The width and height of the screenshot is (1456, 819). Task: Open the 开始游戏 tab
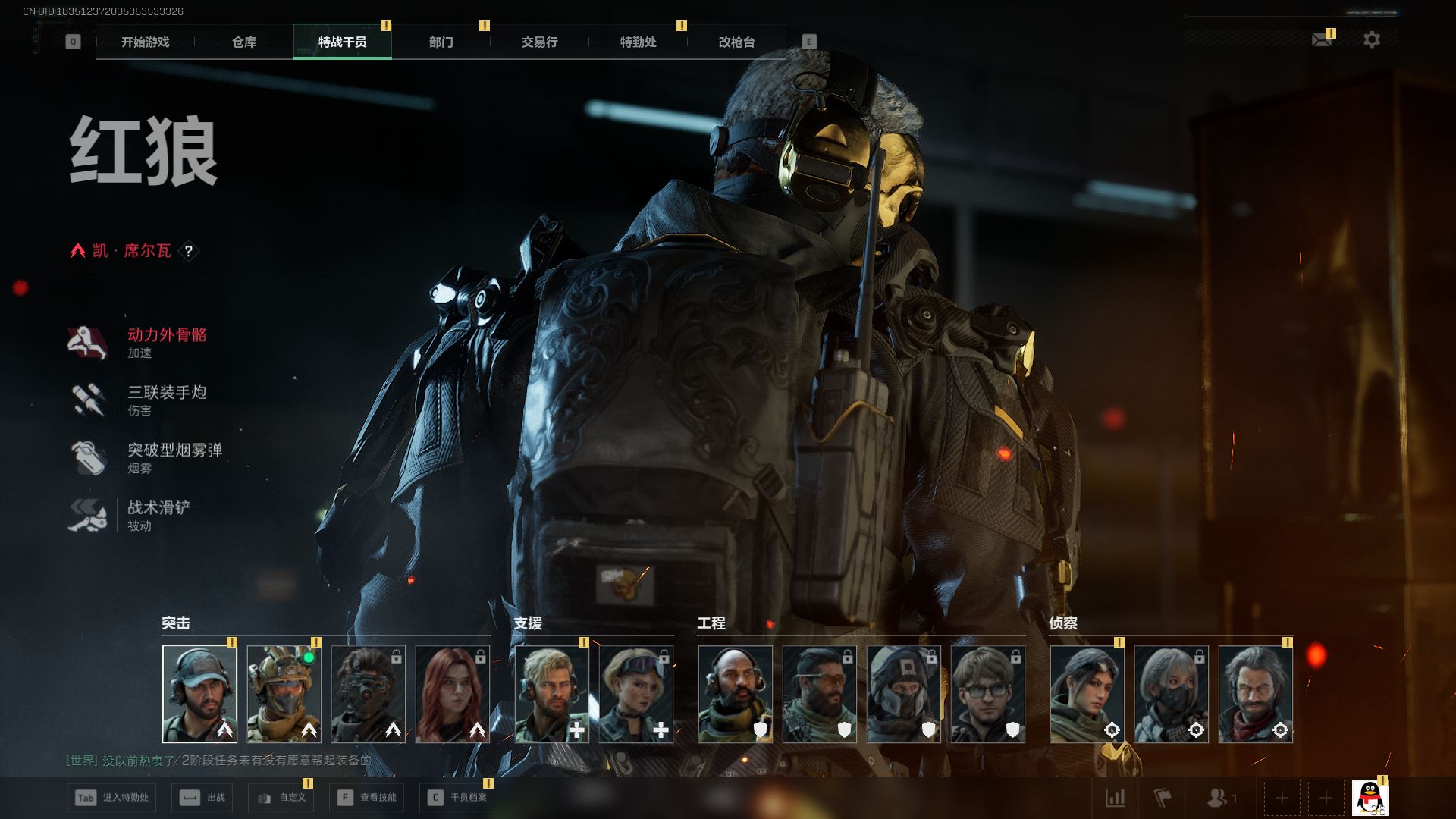tap(145, 42)
